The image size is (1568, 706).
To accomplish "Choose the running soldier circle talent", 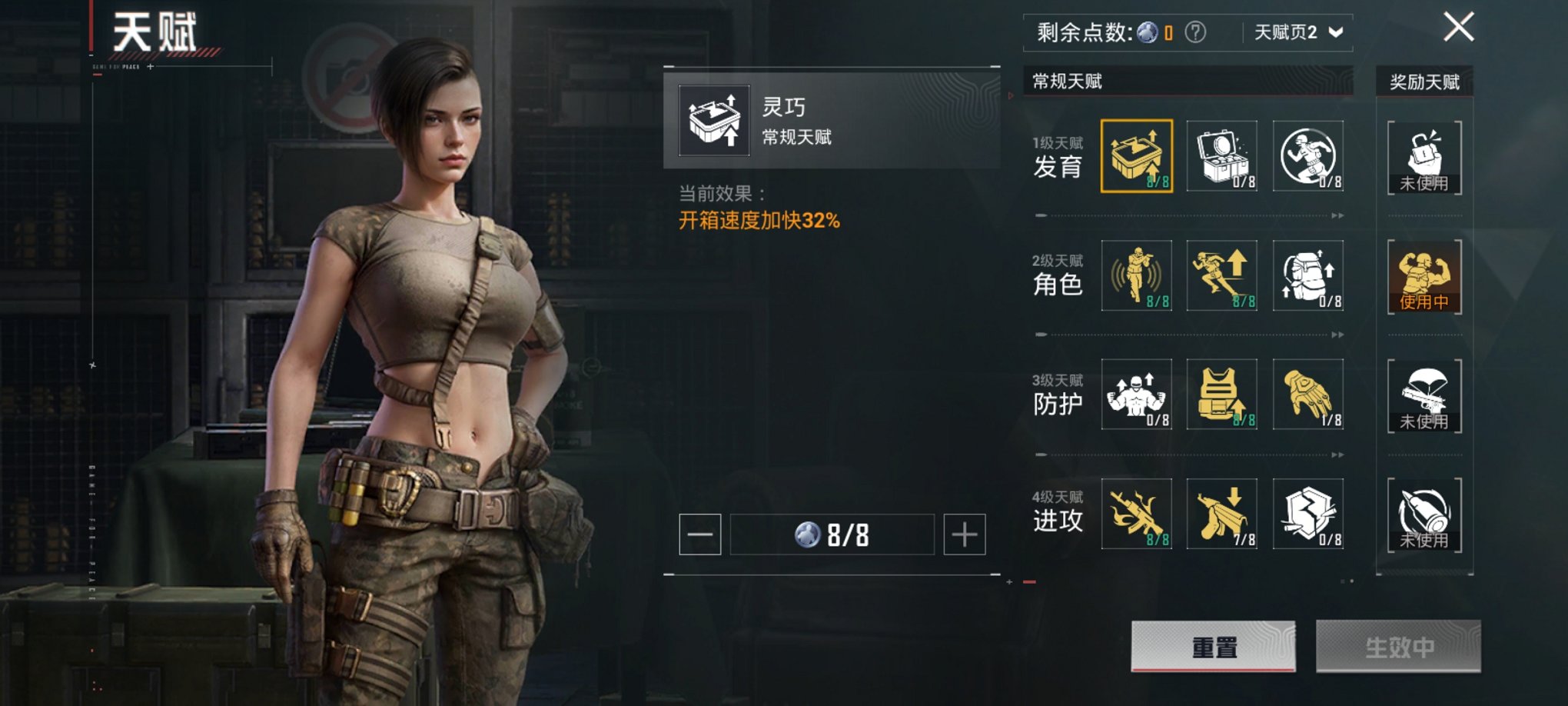I will (x=1307, y=155).
